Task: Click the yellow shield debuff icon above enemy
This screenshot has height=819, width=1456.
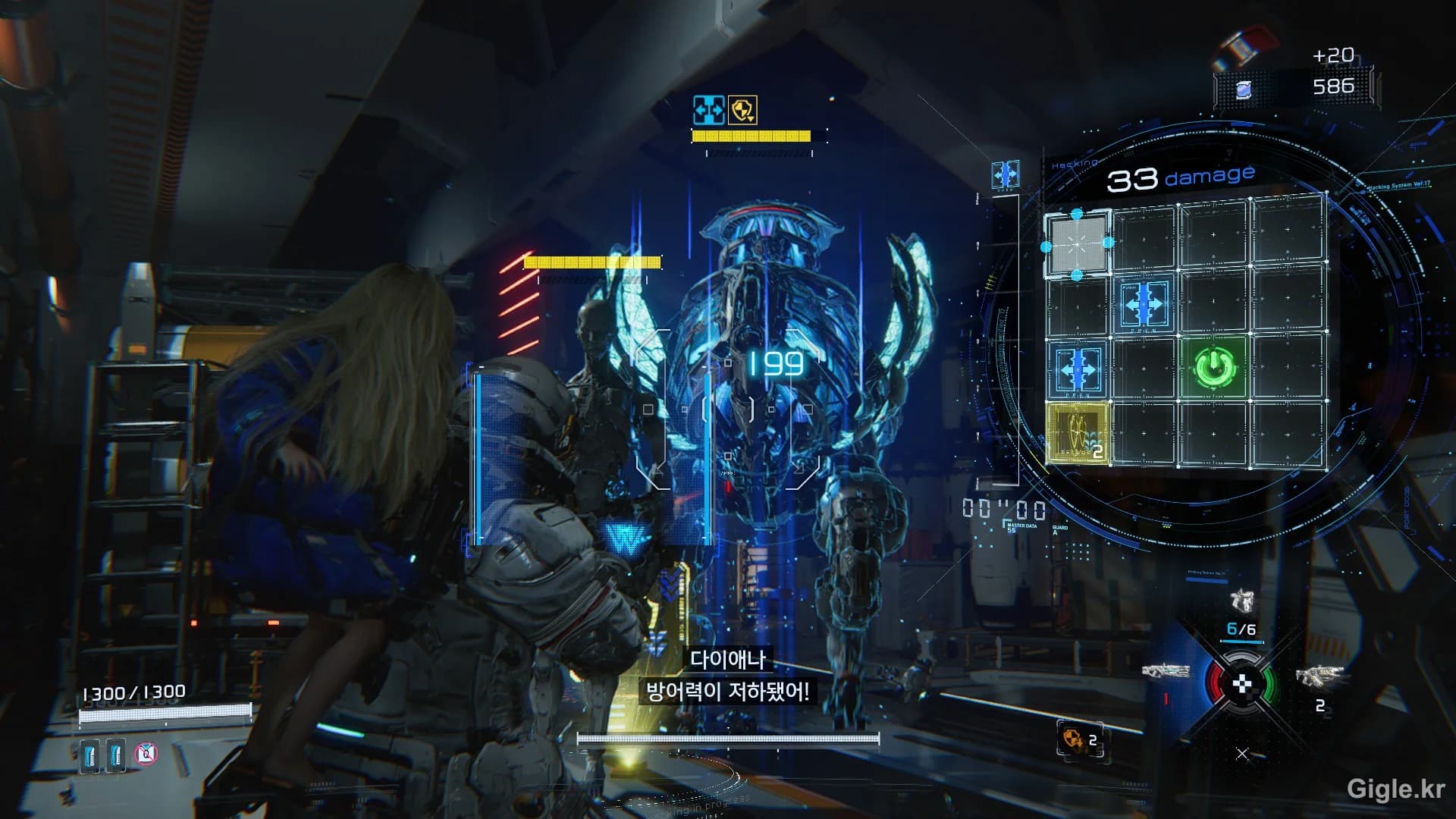Action: tap(742, 111)
